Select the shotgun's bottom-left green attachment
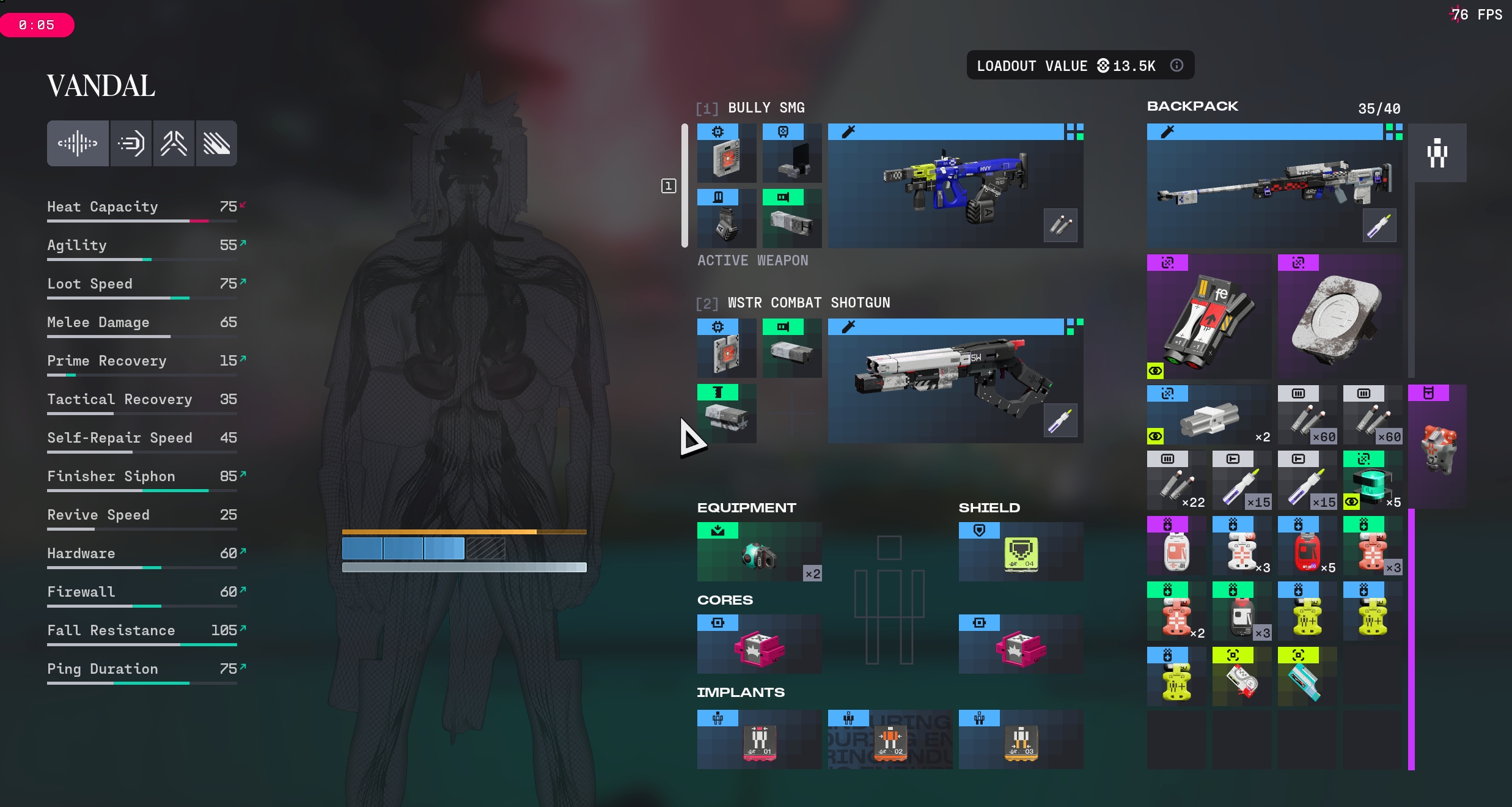 (726, 415)
